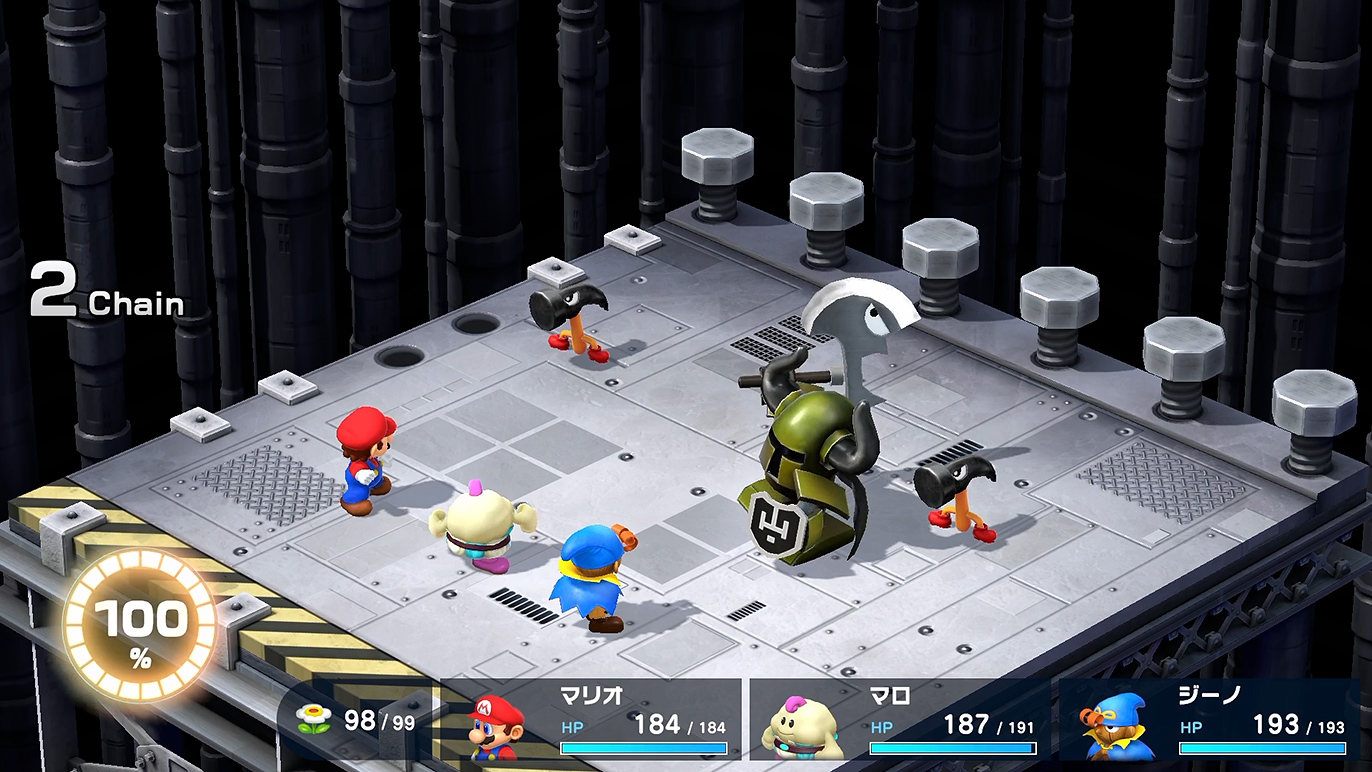
Task: Select Mallow's party status panel
Action: tap(900, 721)
